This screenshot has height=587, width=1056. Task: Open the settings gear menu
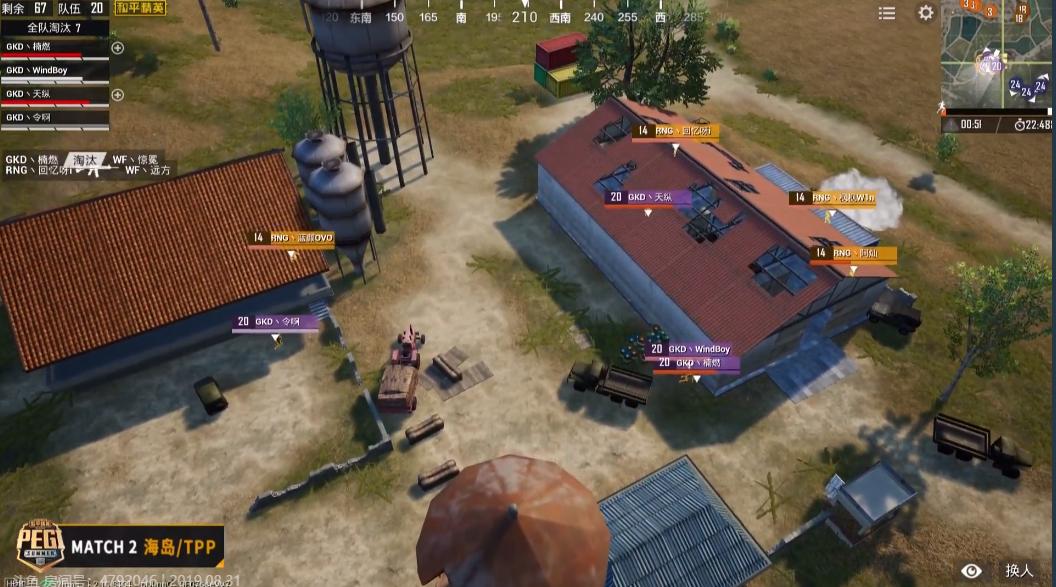pos(926,13)
